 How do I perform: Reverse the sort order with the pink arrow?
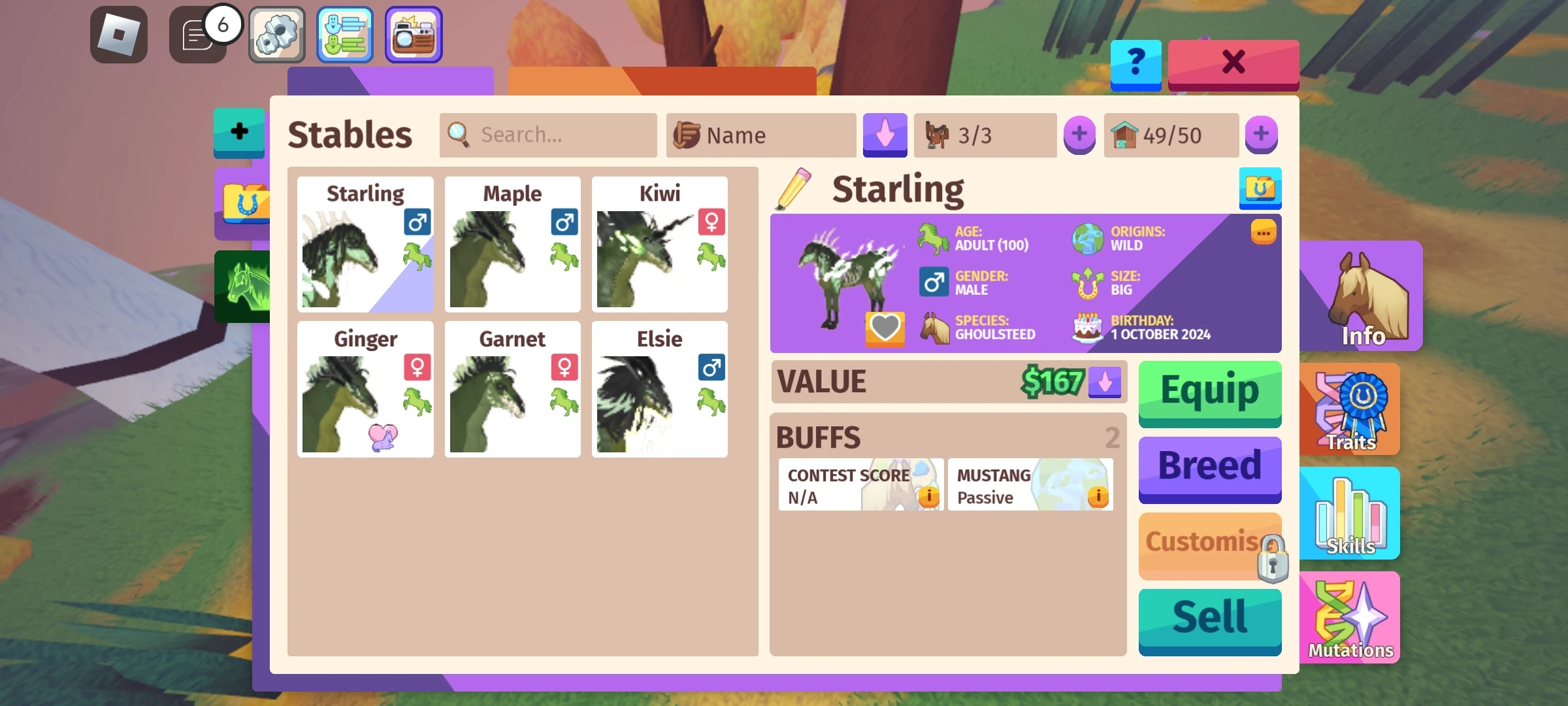885,135
